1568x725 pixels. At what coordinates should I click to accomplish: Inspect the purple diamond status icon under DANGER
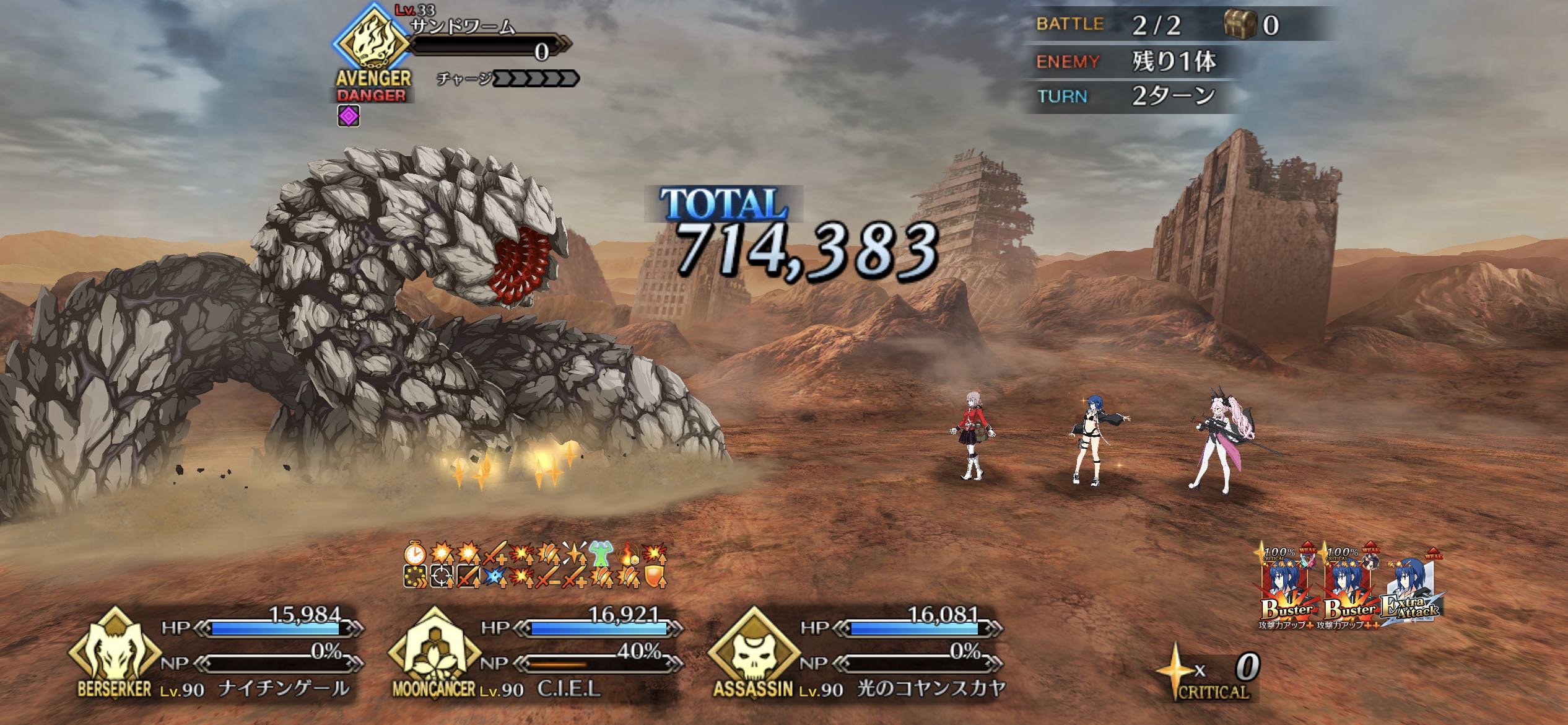[x=349, y=116]
